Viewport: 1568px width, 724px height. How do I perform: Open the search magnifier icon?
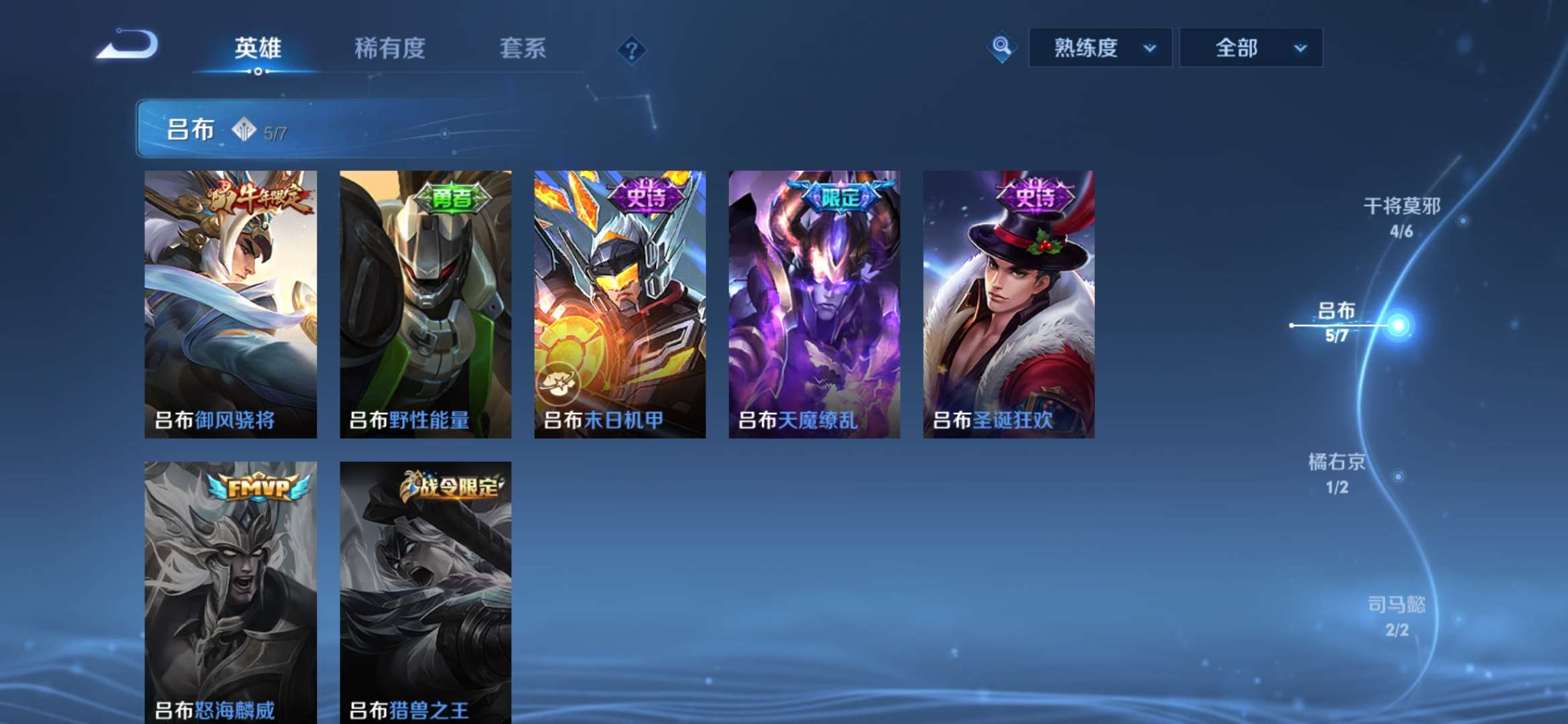(x=1001, y=48)
